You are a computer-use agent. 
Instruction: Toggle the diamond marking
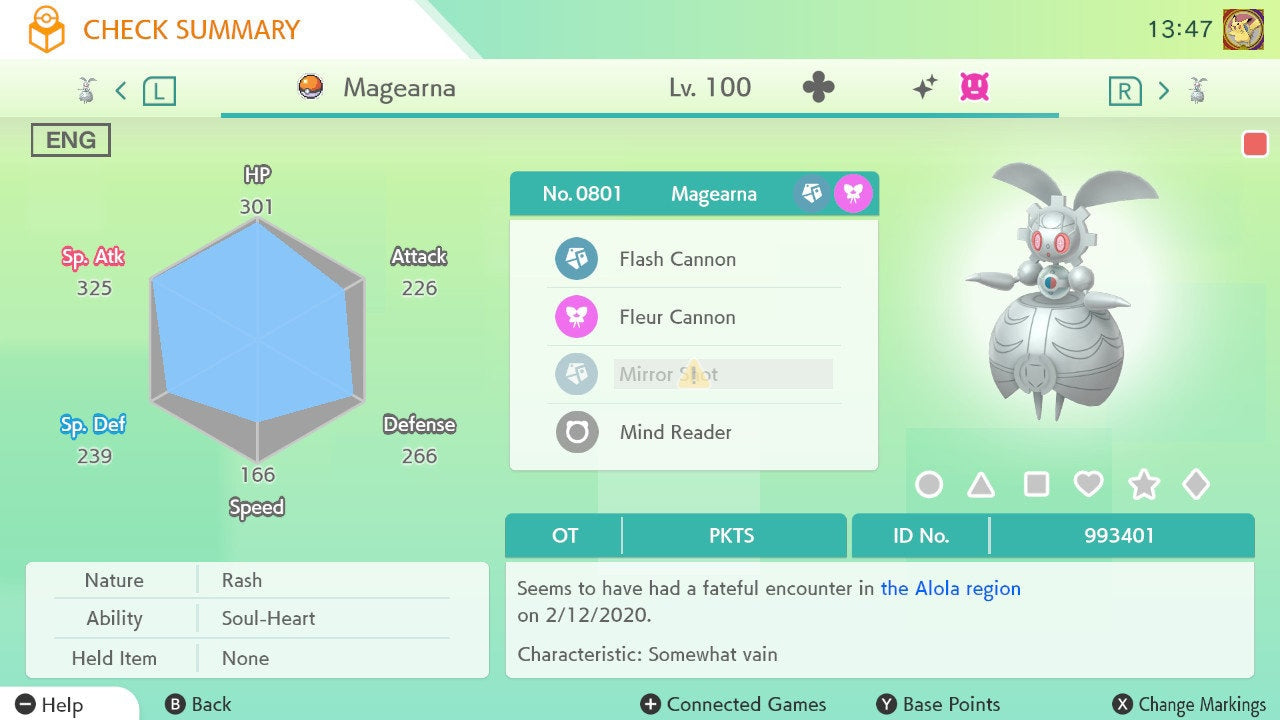(1196, 485)
